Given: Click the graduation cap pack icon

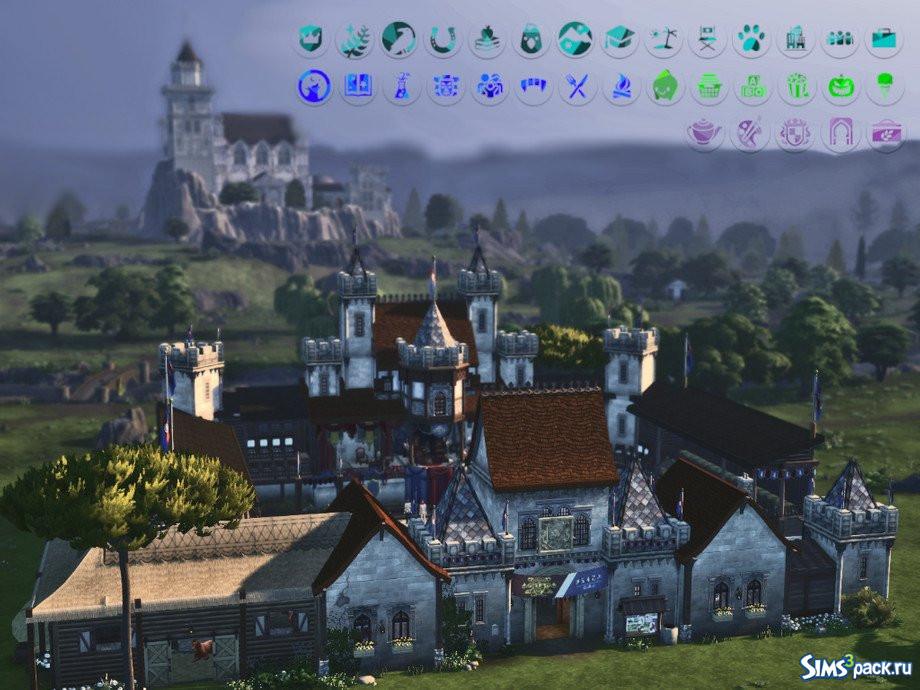Looking at the screenshot, I should [x=619, y=39].
